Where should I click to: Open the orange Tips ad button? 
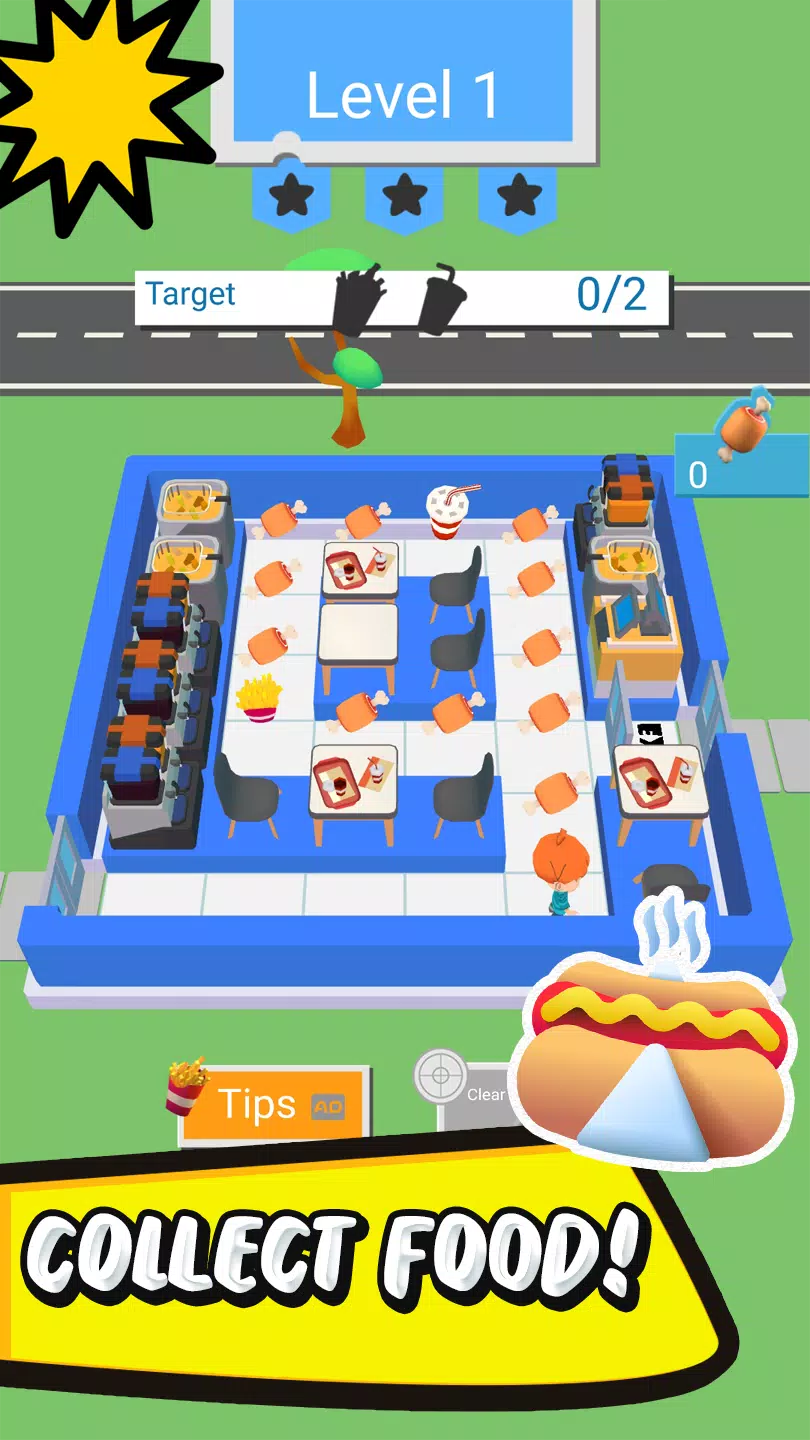click(x=272, y=1105)
